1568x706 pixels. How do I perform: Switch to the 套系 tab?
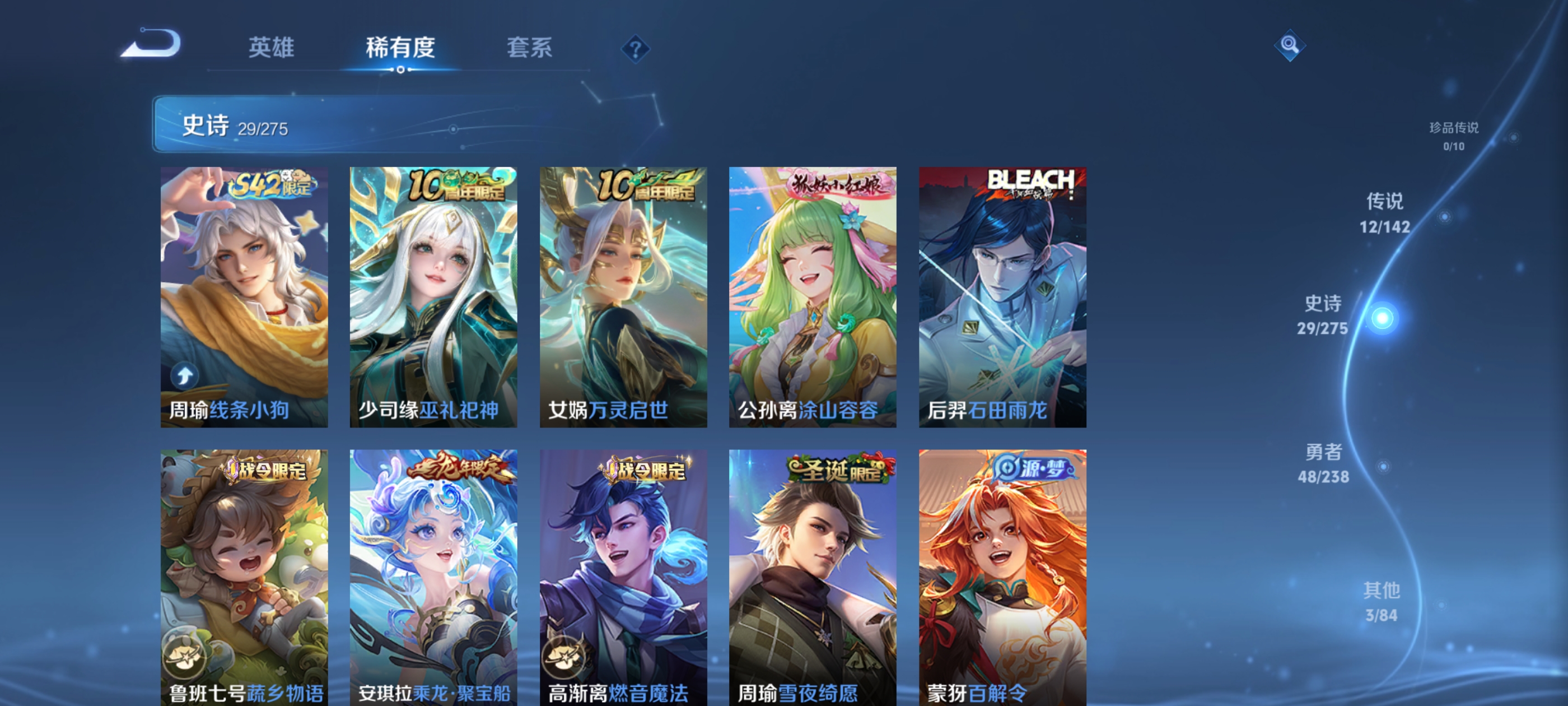(x=529, y=49)
